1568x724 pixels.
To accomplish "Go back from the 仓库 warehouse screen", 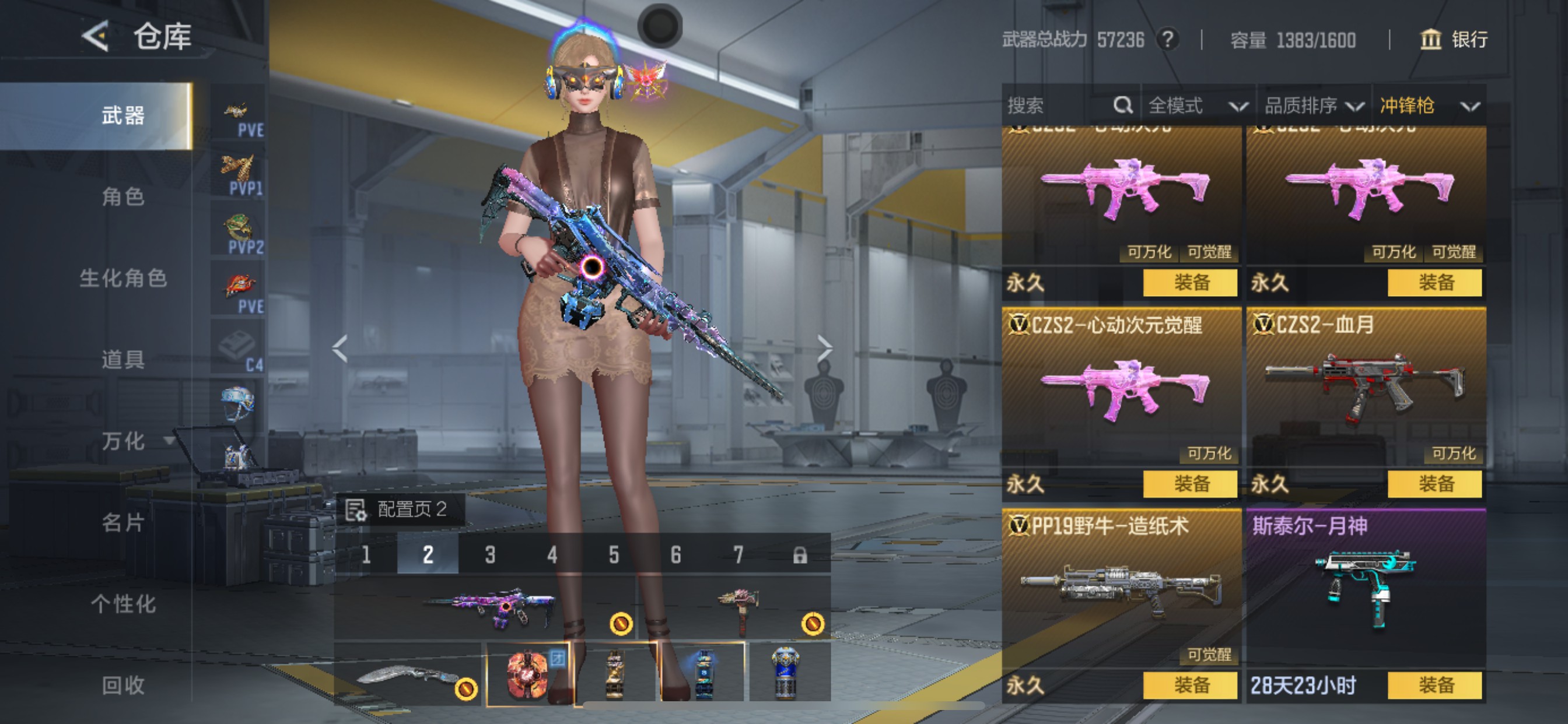I will click(x=96, y=37).
